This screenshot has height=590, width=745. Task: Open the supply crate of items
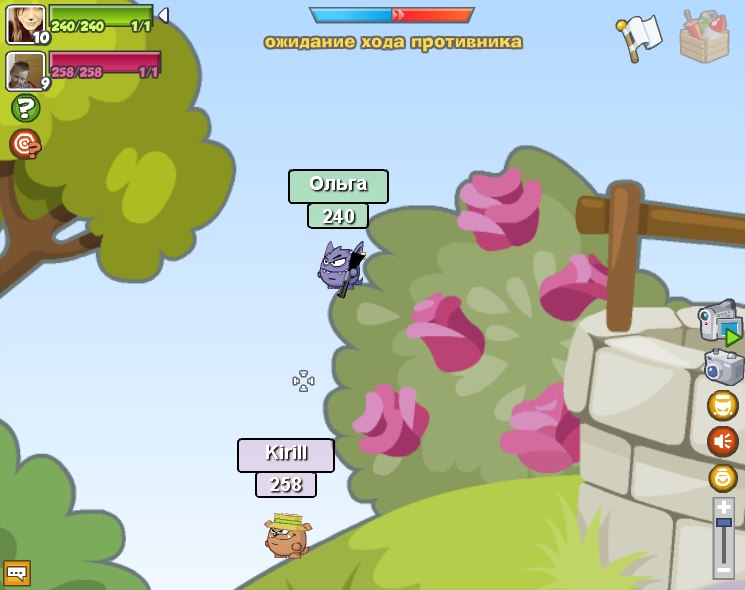tap(704, 37)
